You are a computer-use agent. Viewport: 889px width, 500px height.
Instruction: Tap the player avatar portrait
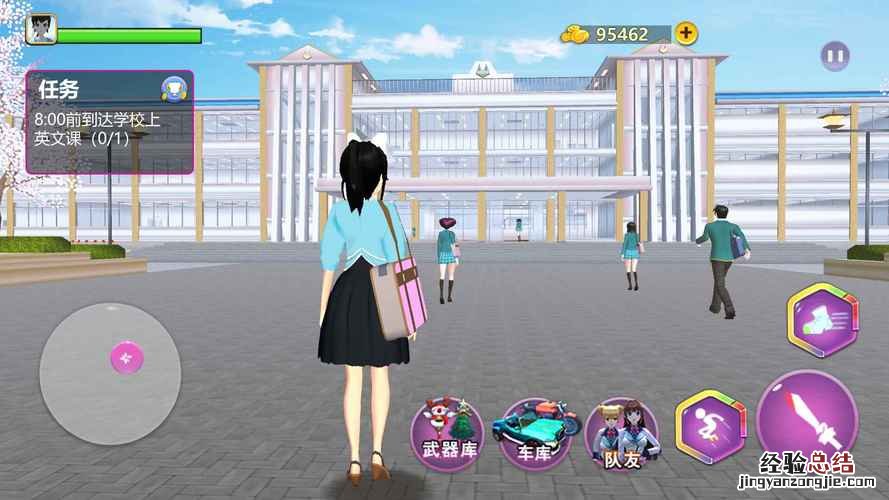click(x=41, y=28)
